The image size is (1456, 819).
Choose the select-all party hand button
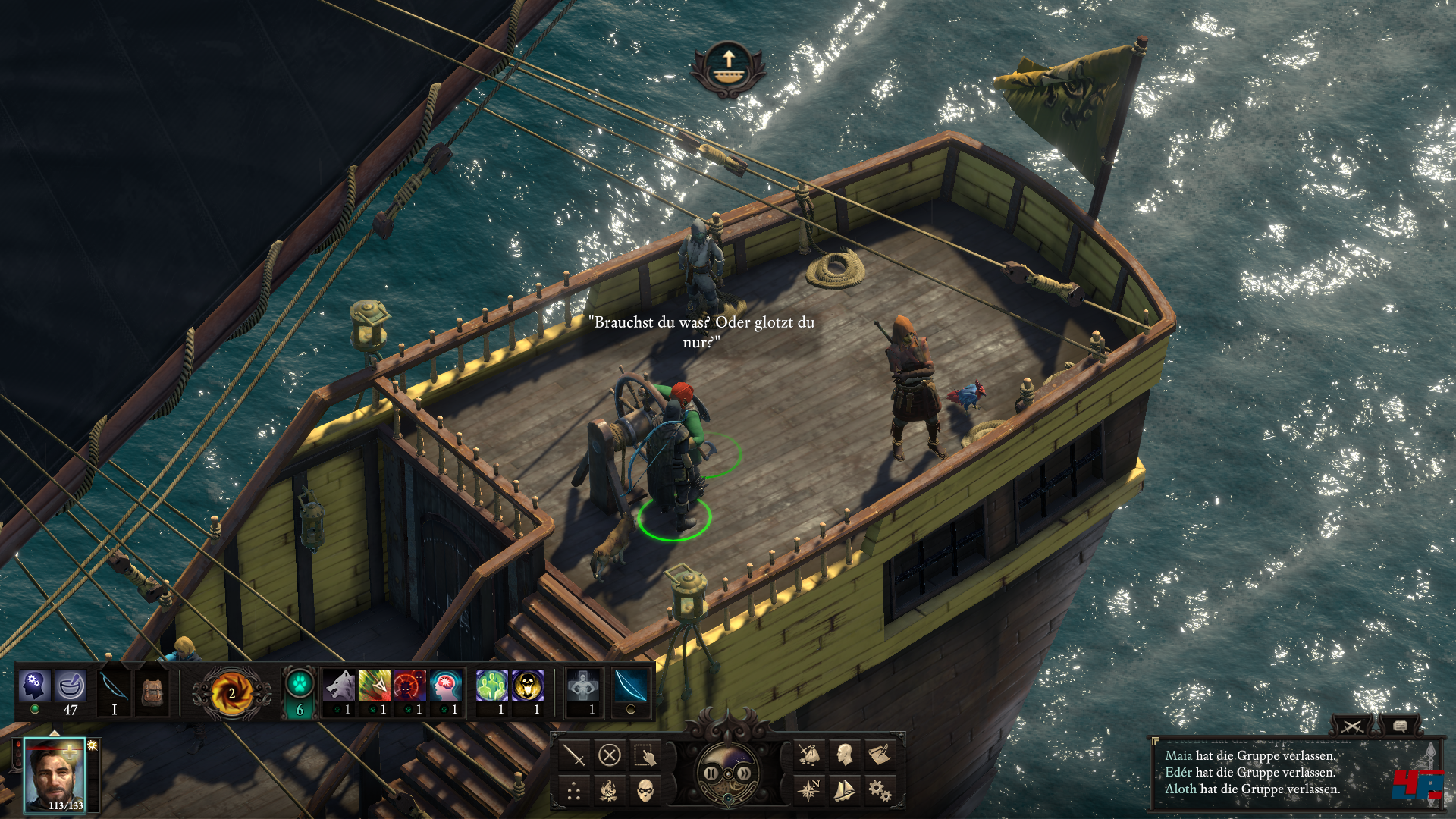click(x=645, y=755)
